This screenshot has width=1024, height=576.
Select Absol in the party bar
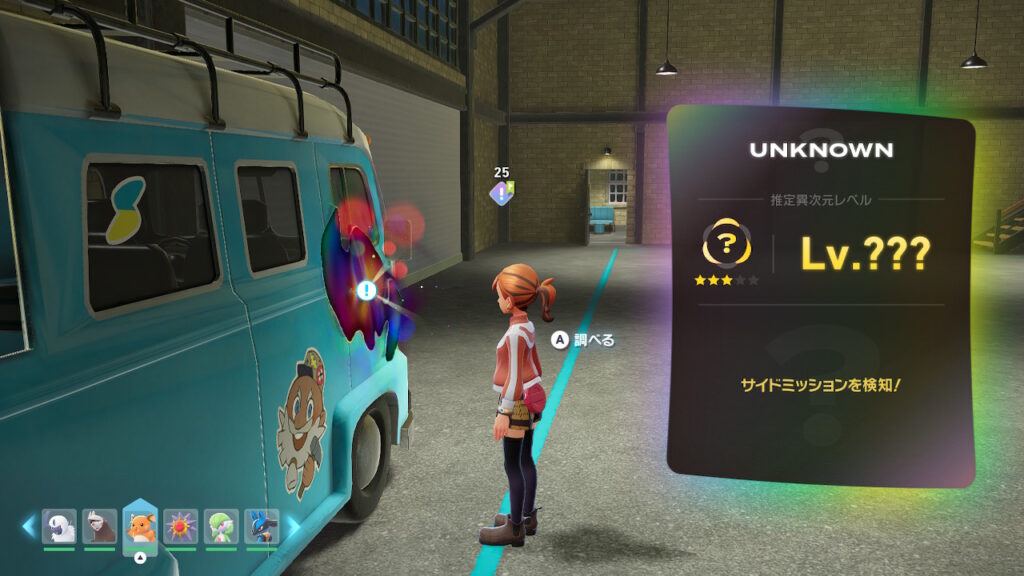pos(59,526)
